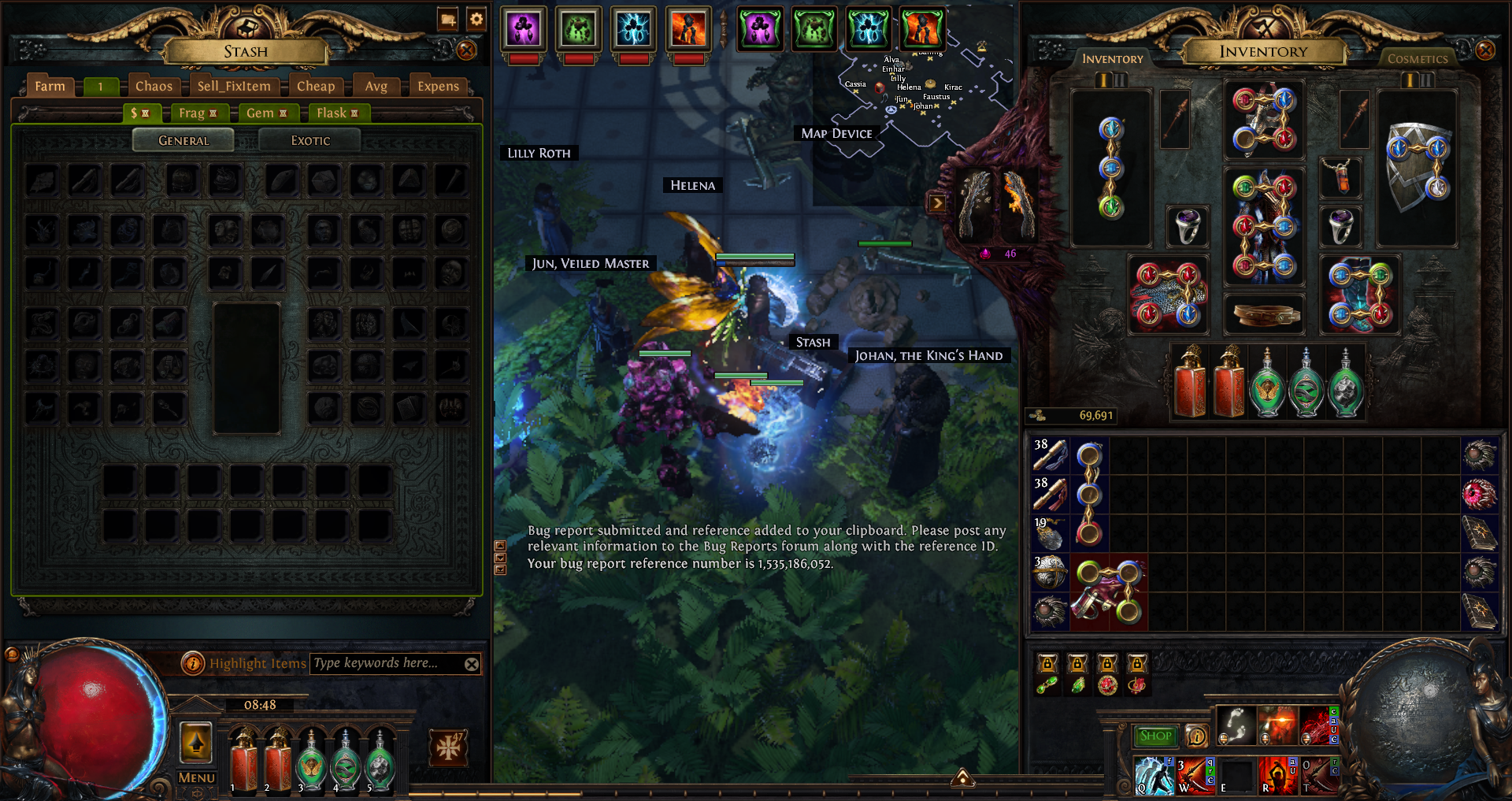Open the Cosmetics tab
This screenshot has height=801, width=1512.
[1417, 59]
